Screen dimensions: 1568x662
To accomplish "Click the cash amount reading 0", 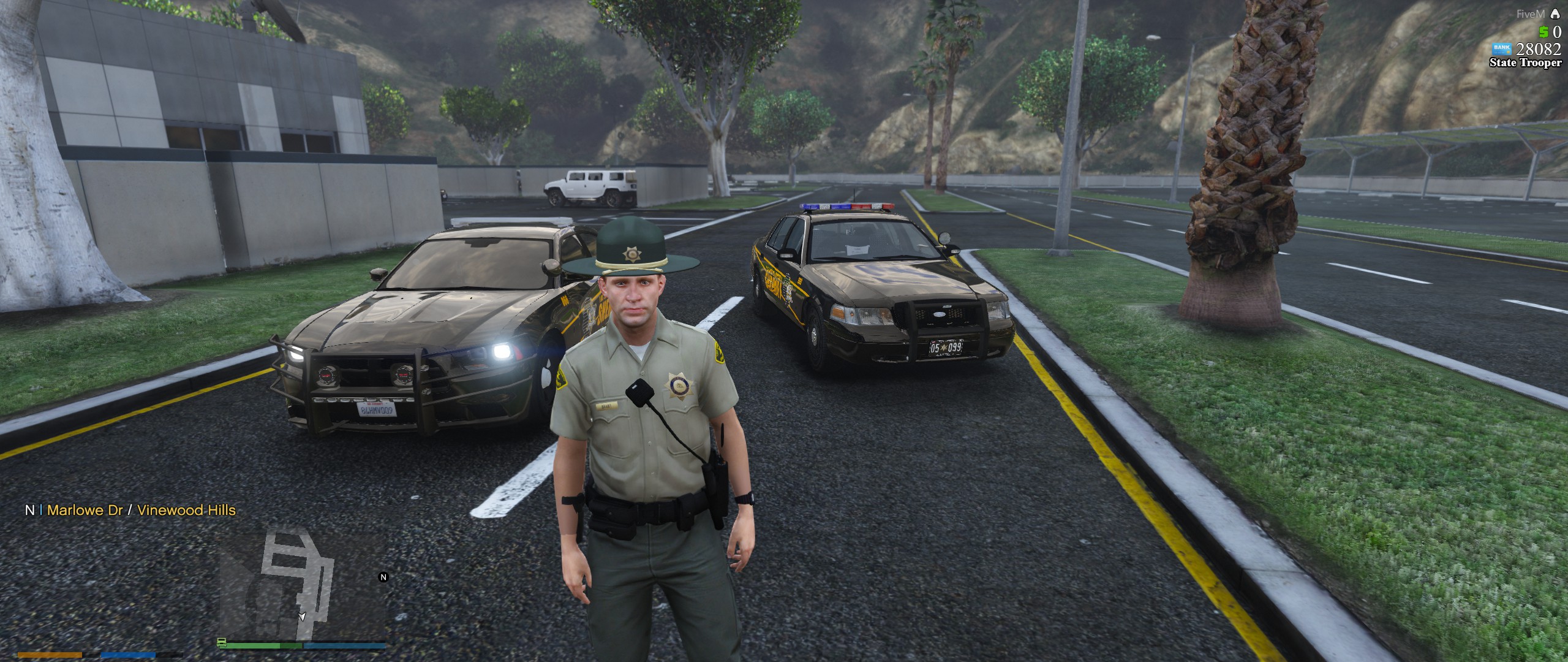I will pyautogui.click(x=1558, y=32).
